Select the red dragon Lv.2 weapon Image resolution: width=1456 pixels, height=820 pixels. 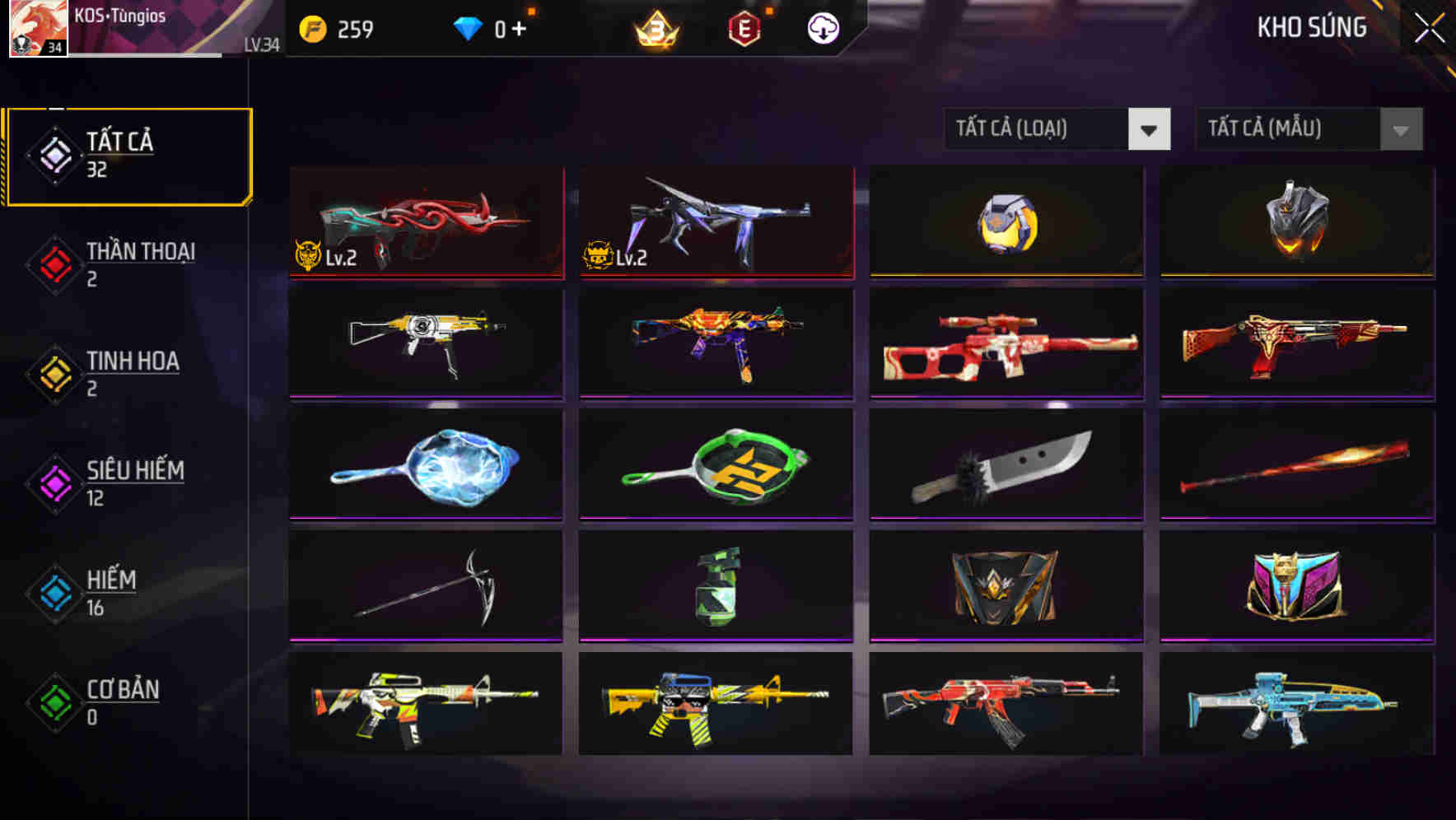click(x=427, y=222)
